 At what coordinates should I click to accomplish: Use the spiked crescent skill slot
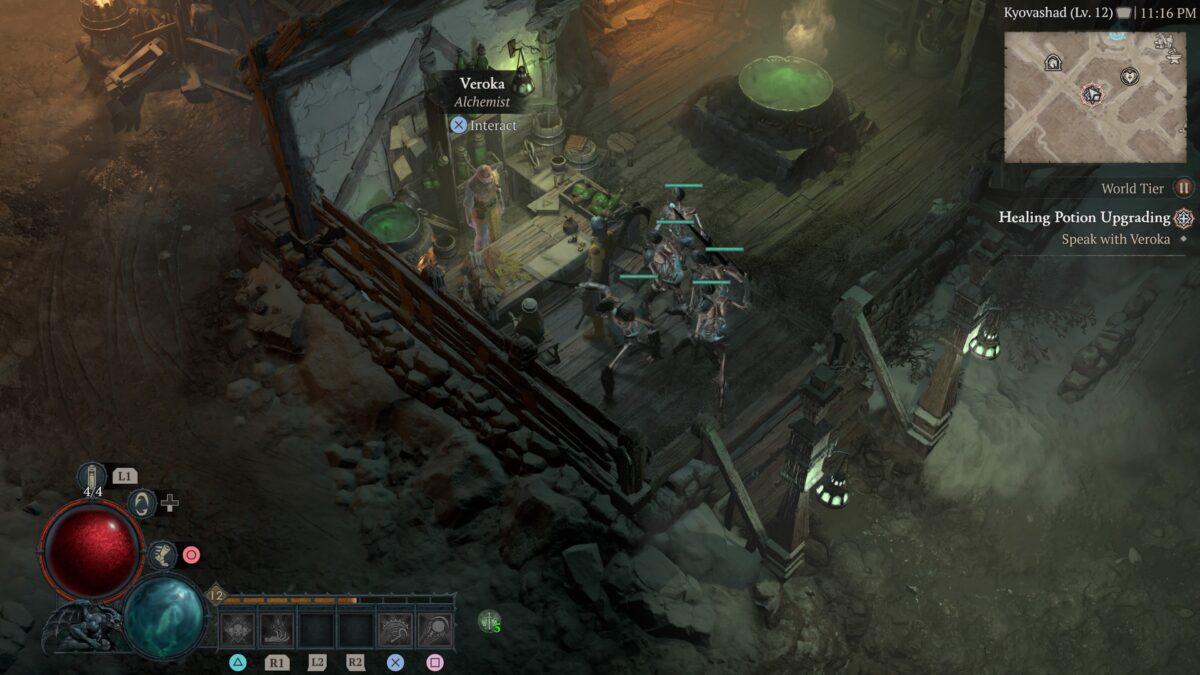(395, 630)
